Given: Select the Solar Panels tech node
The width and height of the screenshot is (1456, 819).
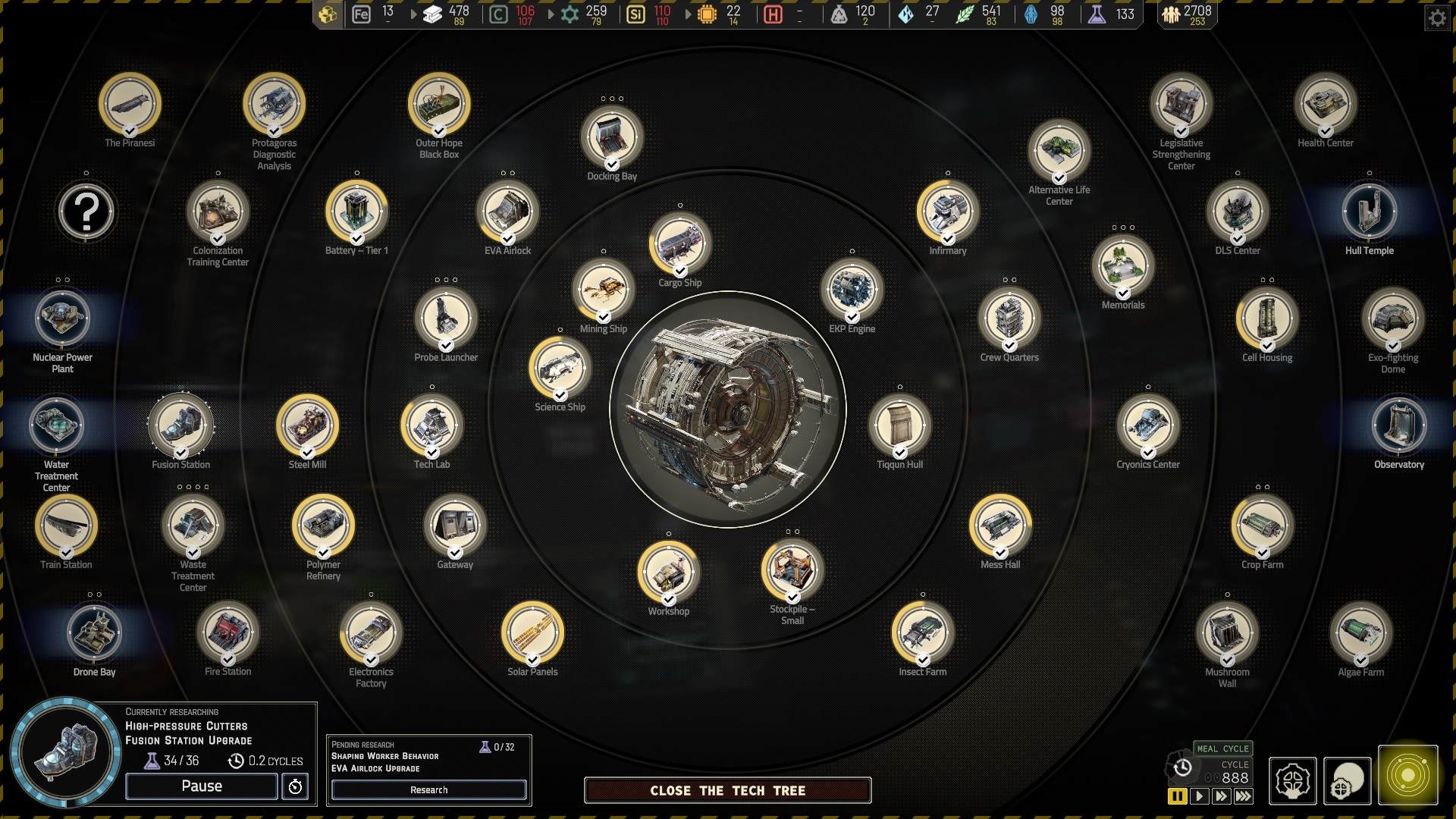Looking at the screenshot, I should pyautogui.click(x=532, y=632).
